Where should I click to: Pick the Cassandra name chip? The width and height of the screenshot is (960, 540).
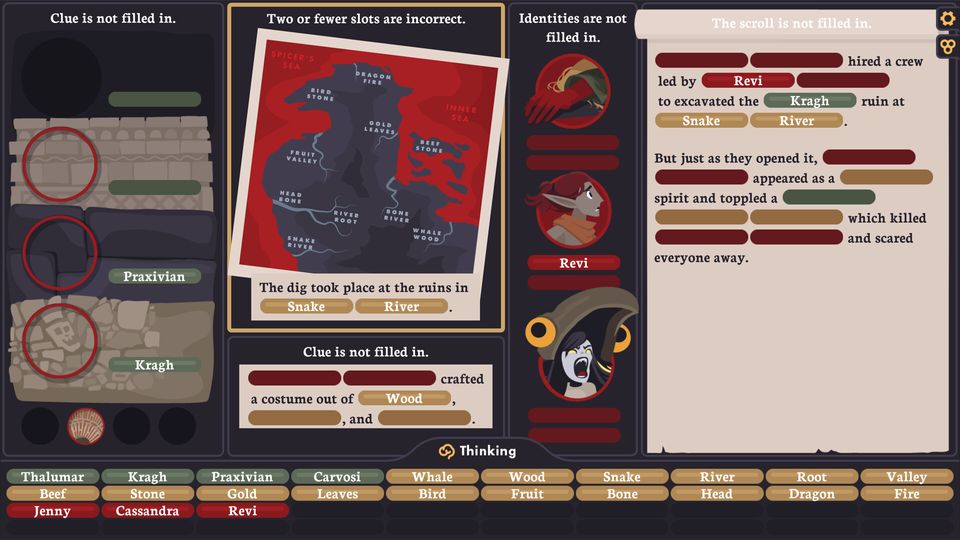click(x=147, y=511)
